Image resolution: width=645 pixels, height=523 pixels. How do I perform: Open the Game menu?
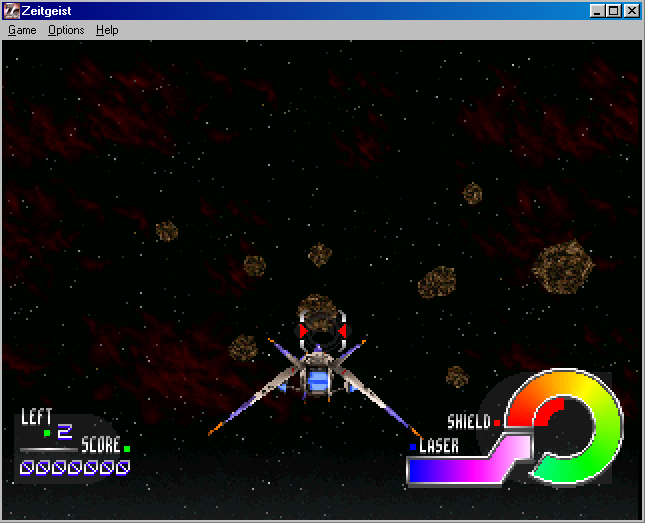click(22, 30)
